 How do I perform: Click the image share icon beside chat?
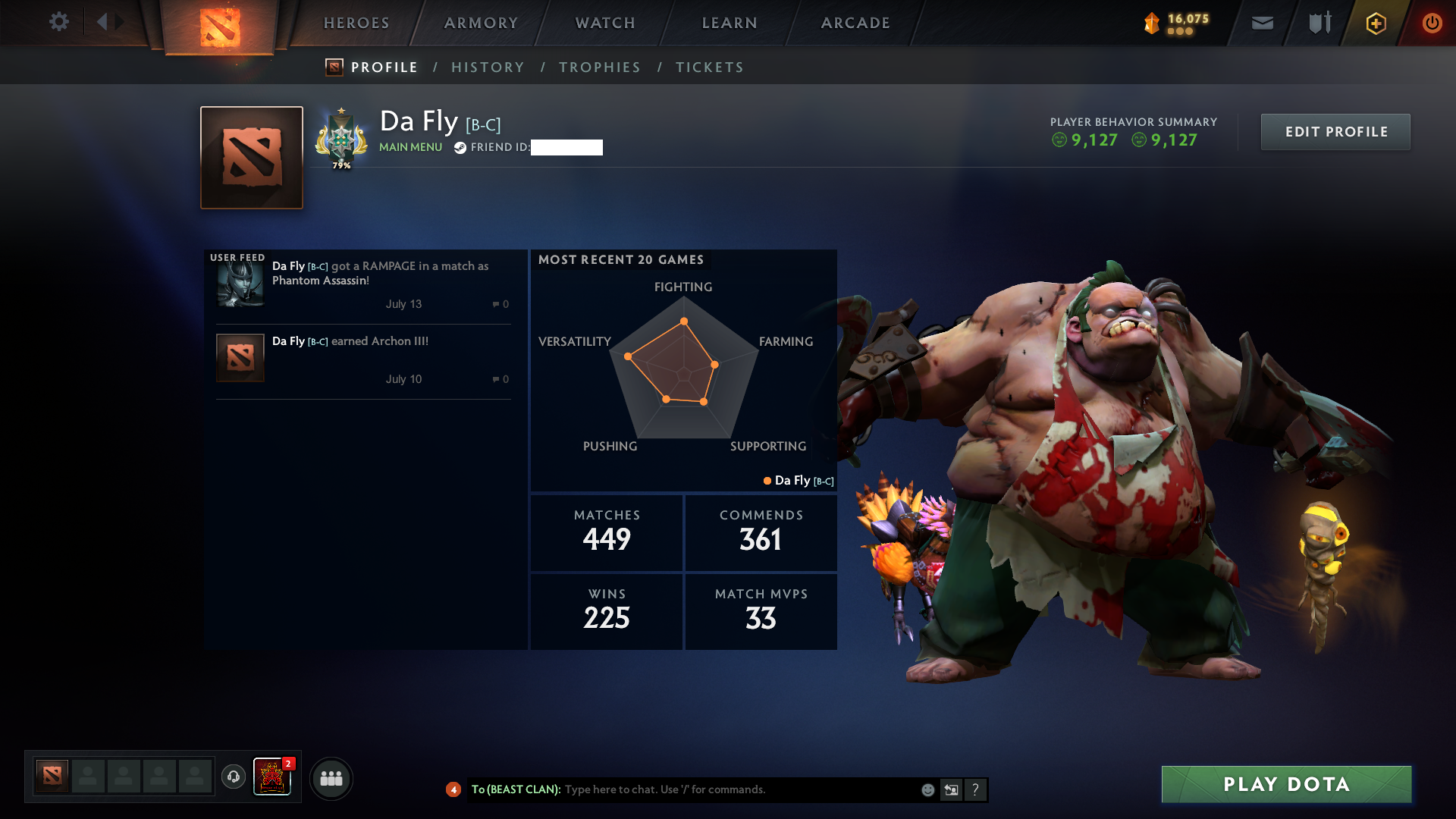[x=951, y=789]
